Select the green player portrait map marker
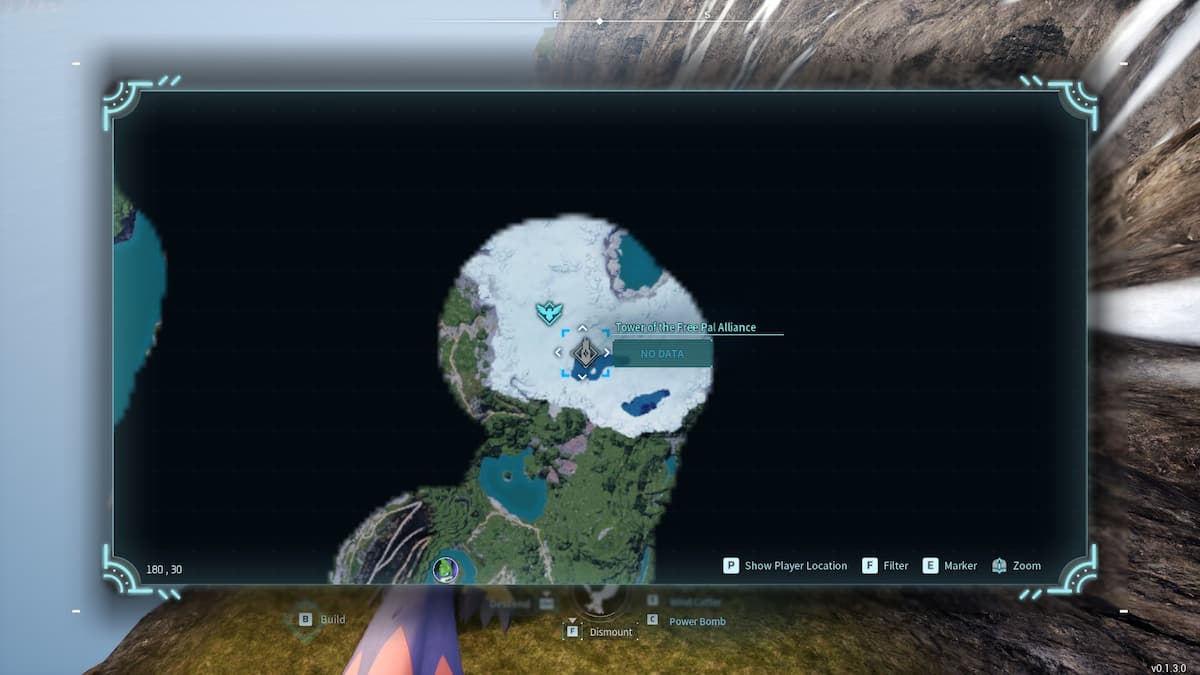The height and width of the screenshot is (675, 1200). pyautogui.click(x=445, y=570)
